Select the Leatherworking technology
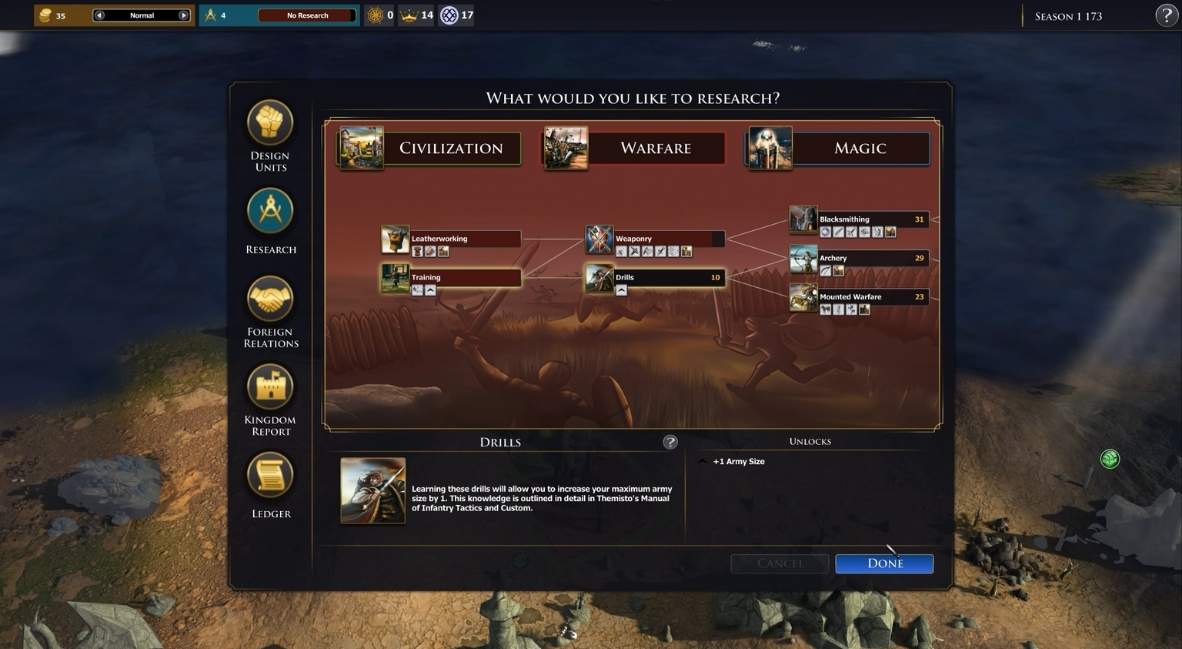1182x649 pixels. tap(465, 239)
